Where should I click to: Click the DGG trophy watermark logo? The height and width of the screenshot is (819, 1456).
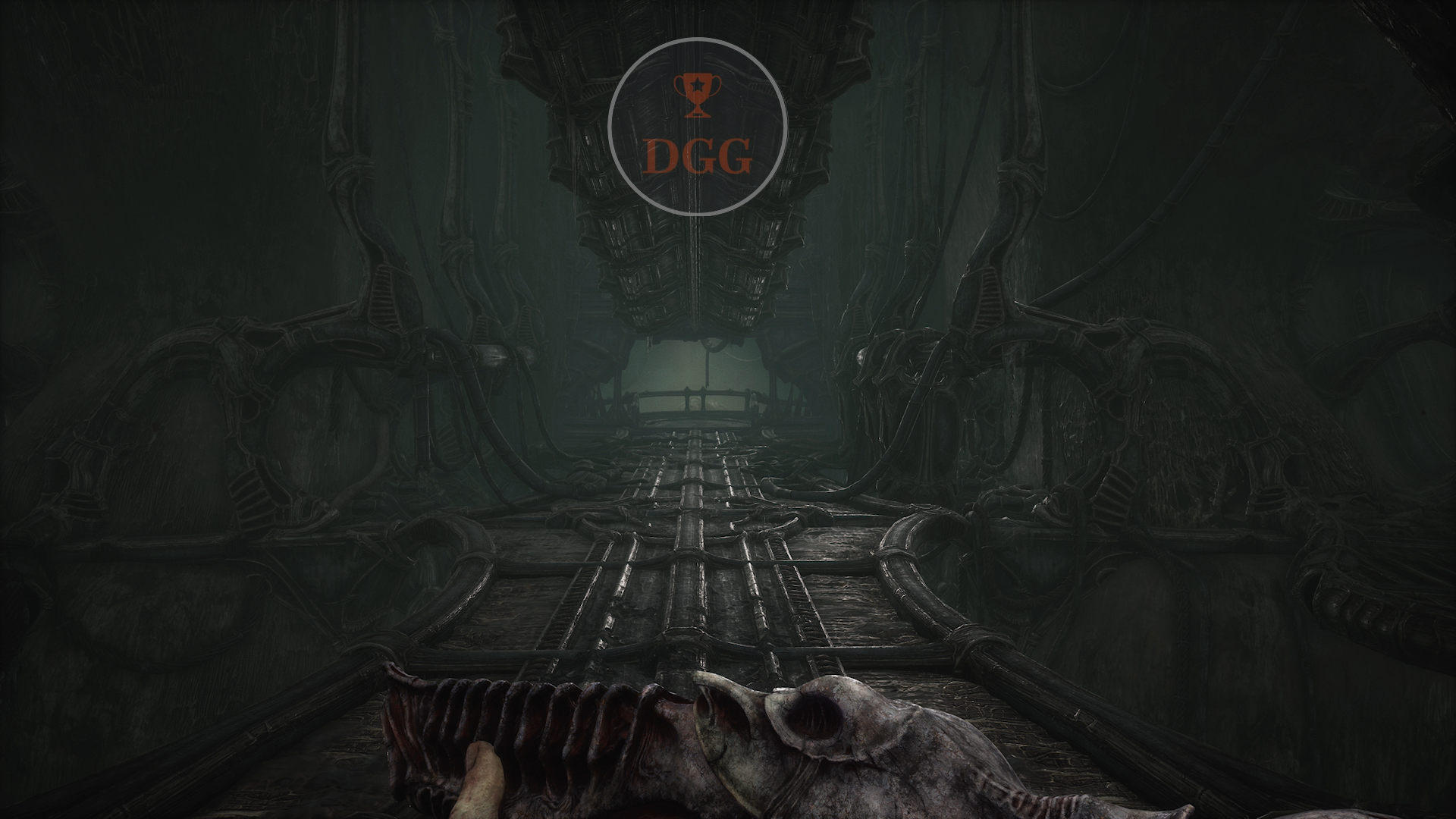click(x=697, y=127)
